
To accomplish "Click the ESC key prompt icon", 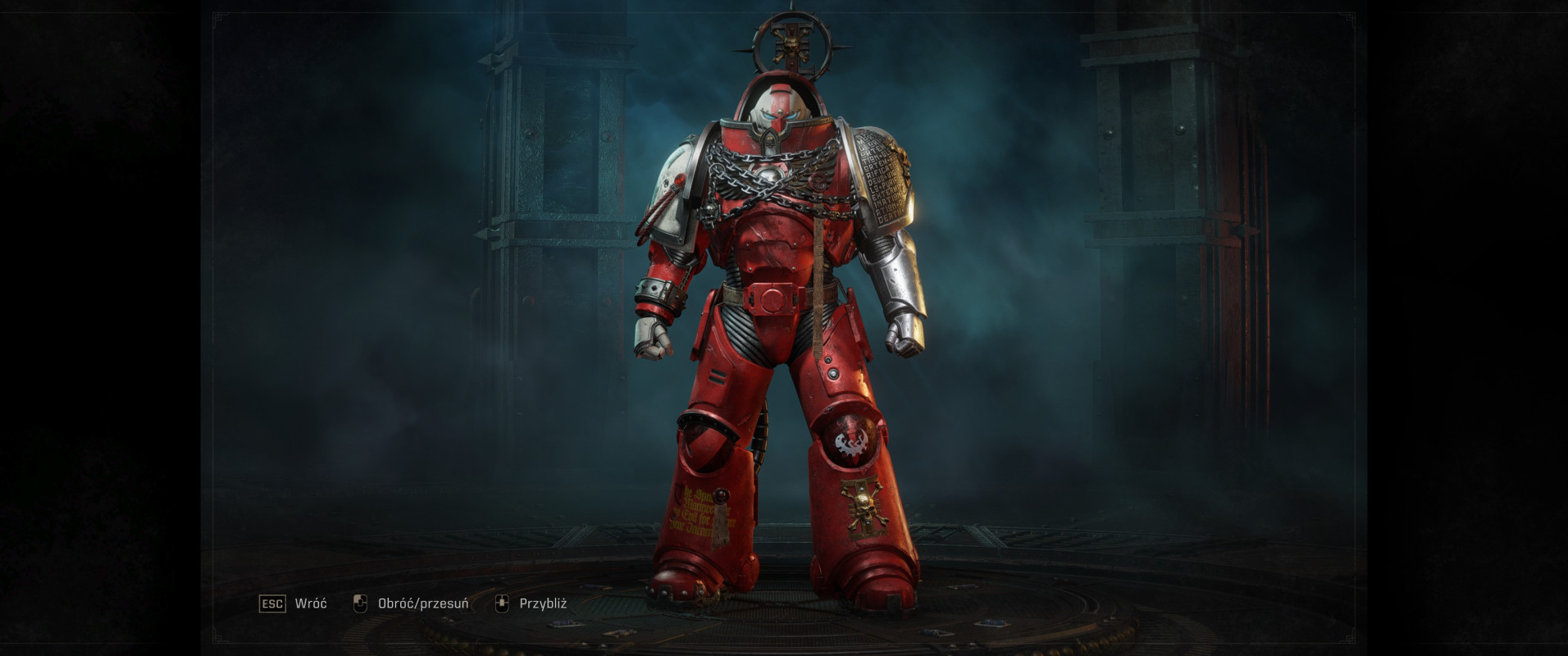I will point(272,603).
